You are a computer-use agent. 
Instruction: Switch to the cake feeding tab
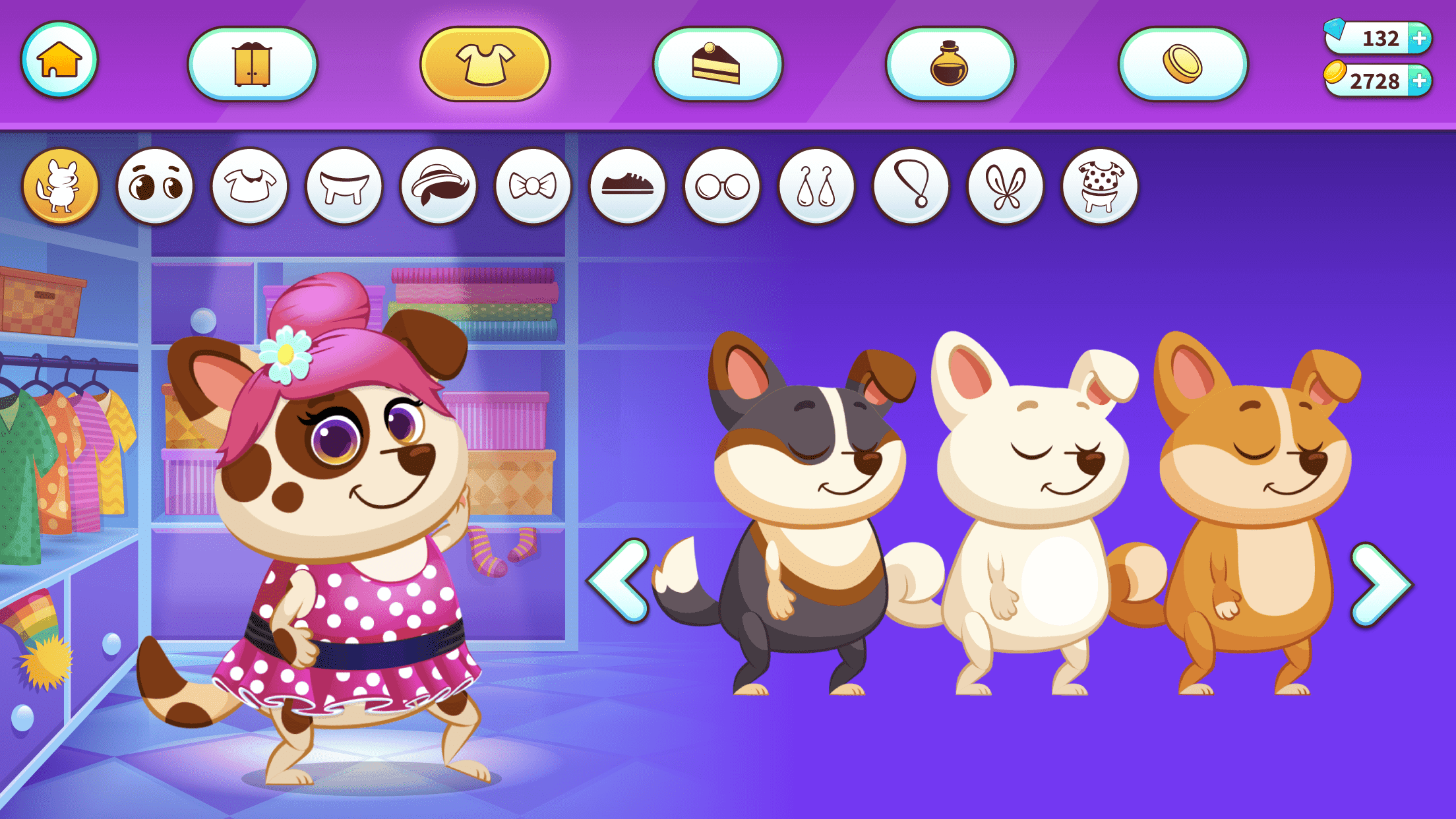point(719,61)
